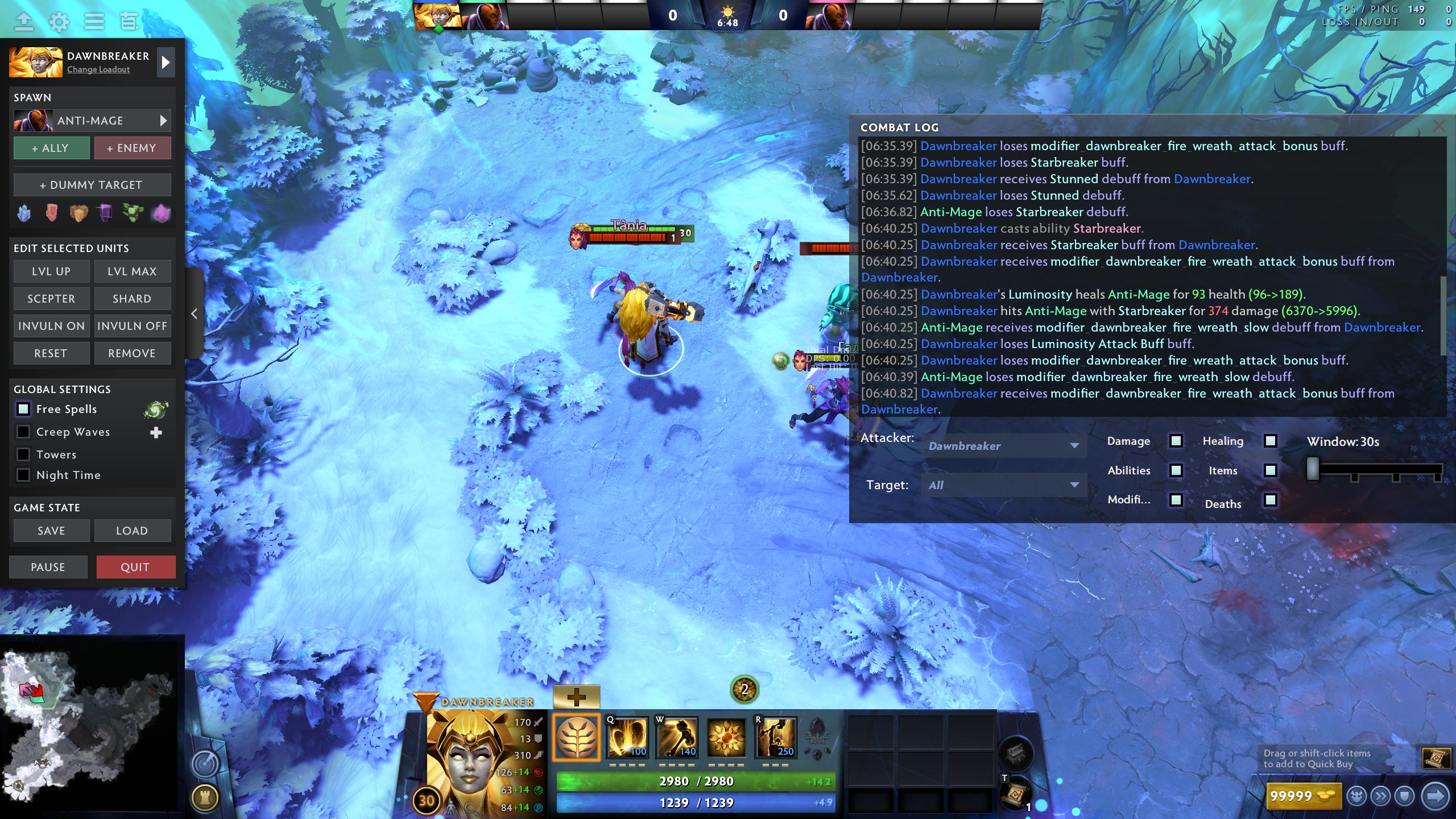Click the + DUMMY TARGET button
The height and width of the screenshot is (819, 1456).
pyautogui.click(x=92, y=184)
